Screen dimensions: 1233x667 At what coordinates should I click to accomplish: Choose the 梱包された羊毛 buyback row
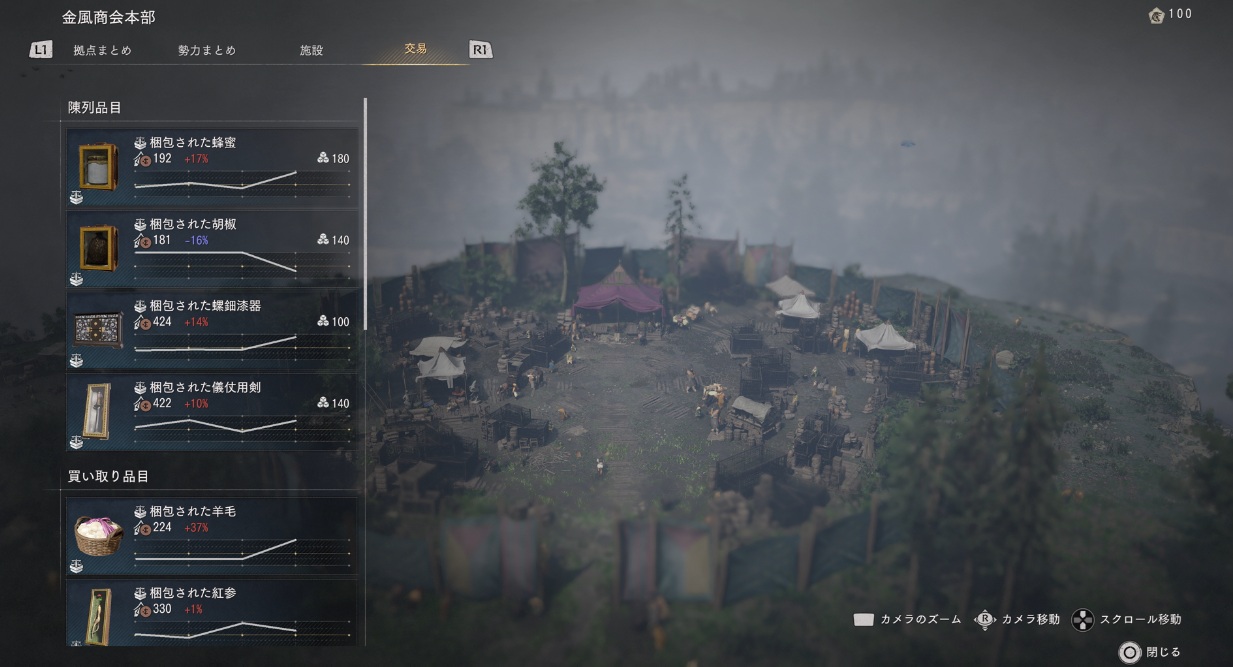click(212, 537)
